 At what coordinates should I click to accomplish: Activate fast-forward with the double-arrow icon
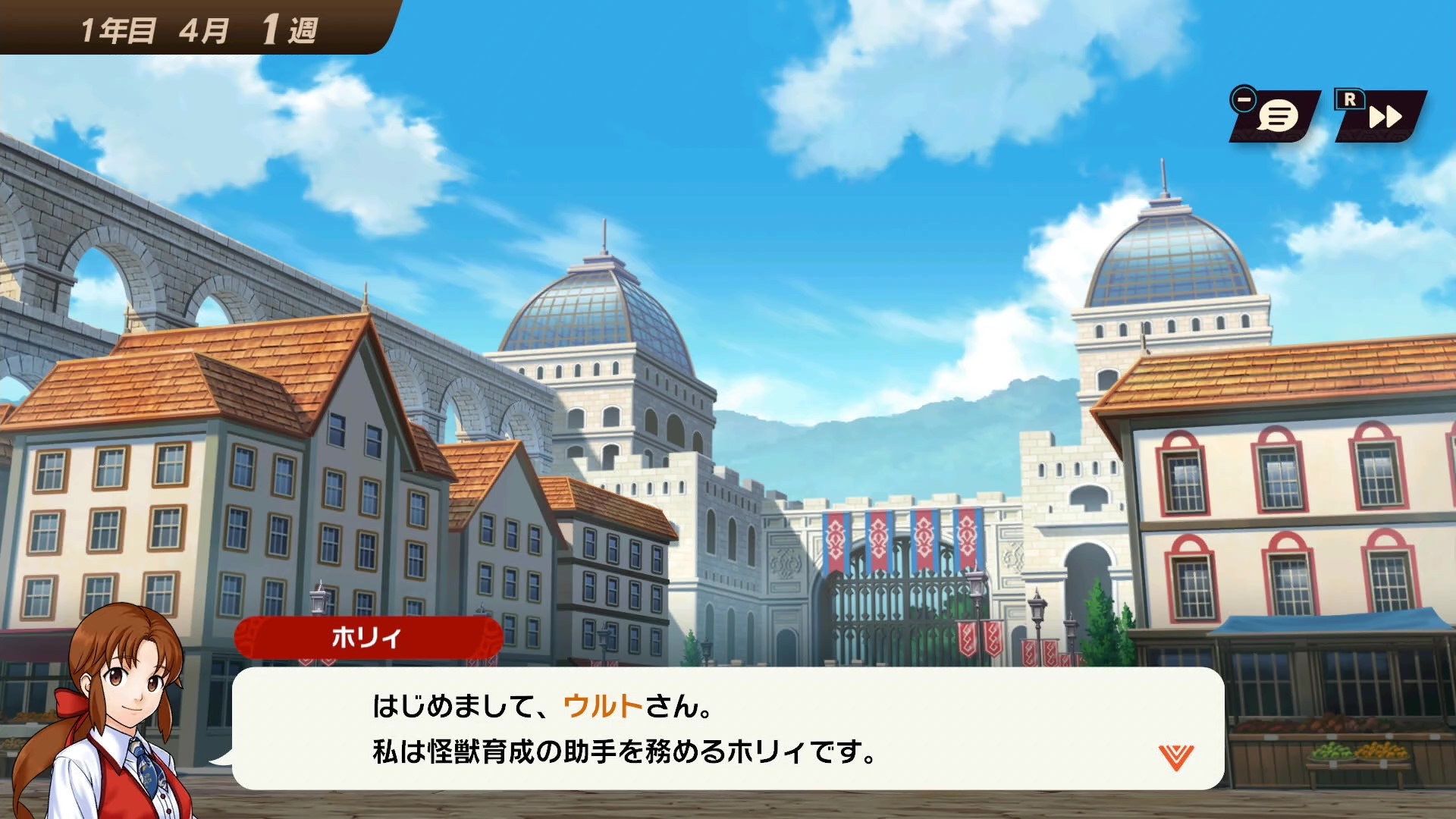tap(1386, 118)
